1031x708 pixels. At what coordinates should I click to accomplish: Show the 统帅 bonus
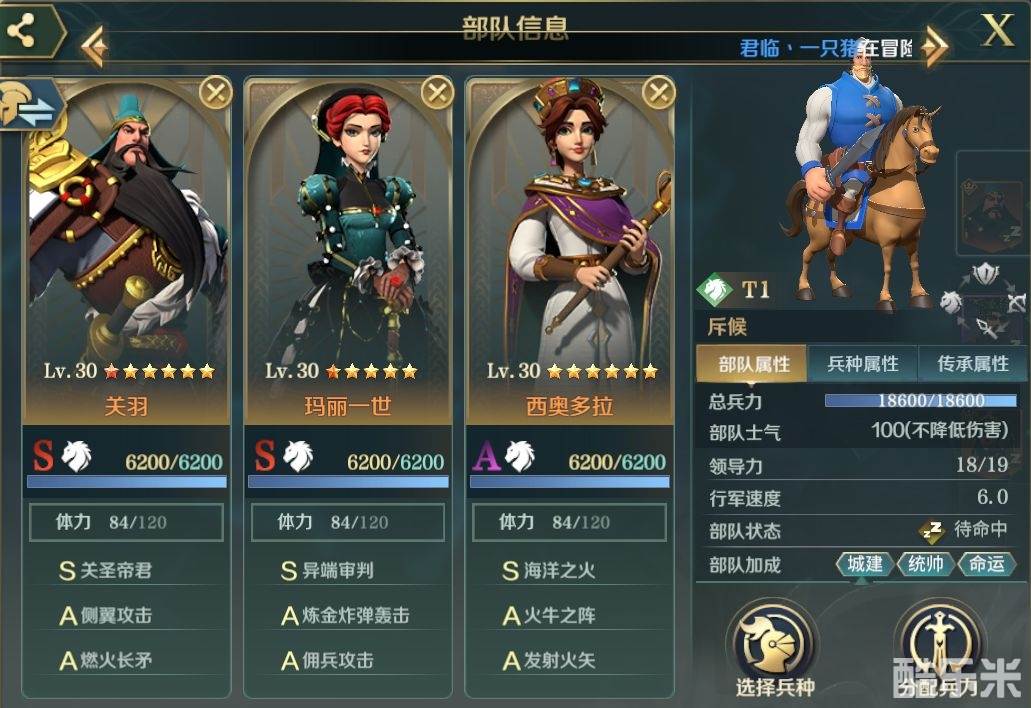[926, 564]
